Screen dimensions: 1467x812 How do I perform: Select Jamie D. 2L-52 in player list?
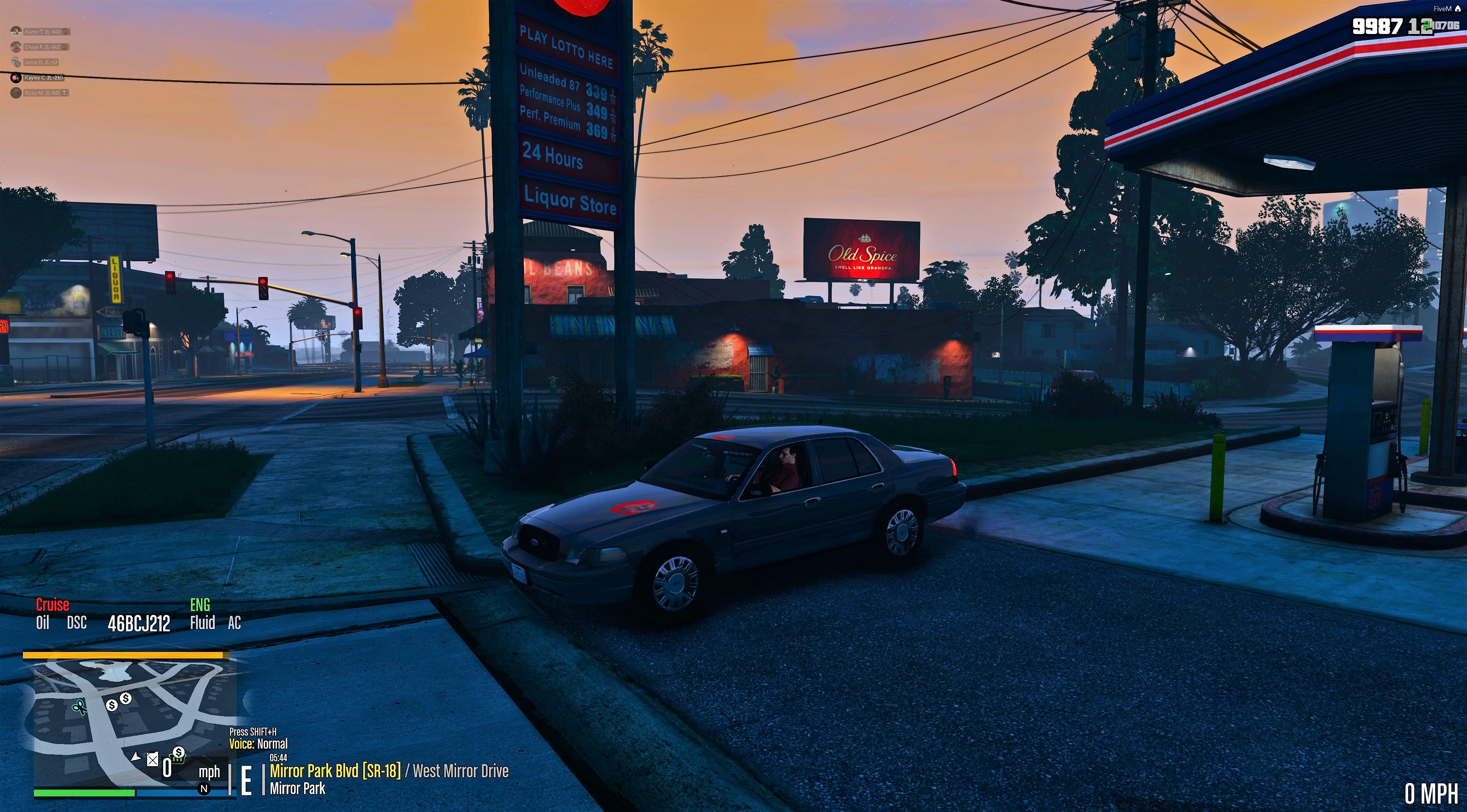point(40,63)
